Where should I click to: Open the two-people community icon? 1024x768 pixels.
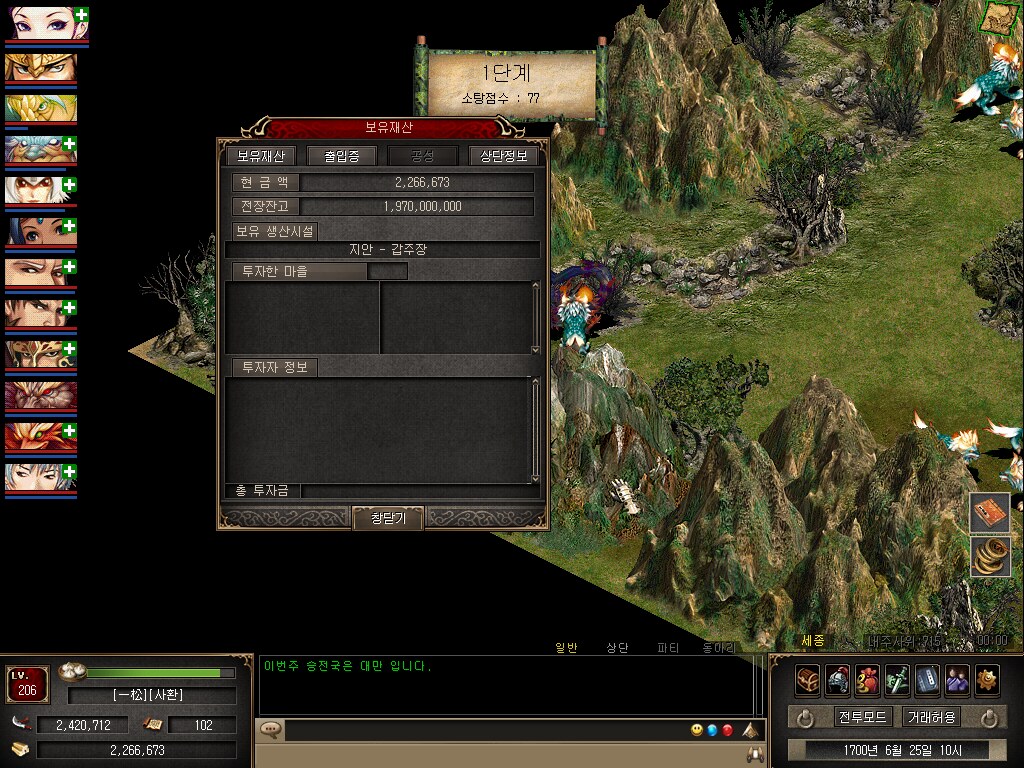coord(957,679)
